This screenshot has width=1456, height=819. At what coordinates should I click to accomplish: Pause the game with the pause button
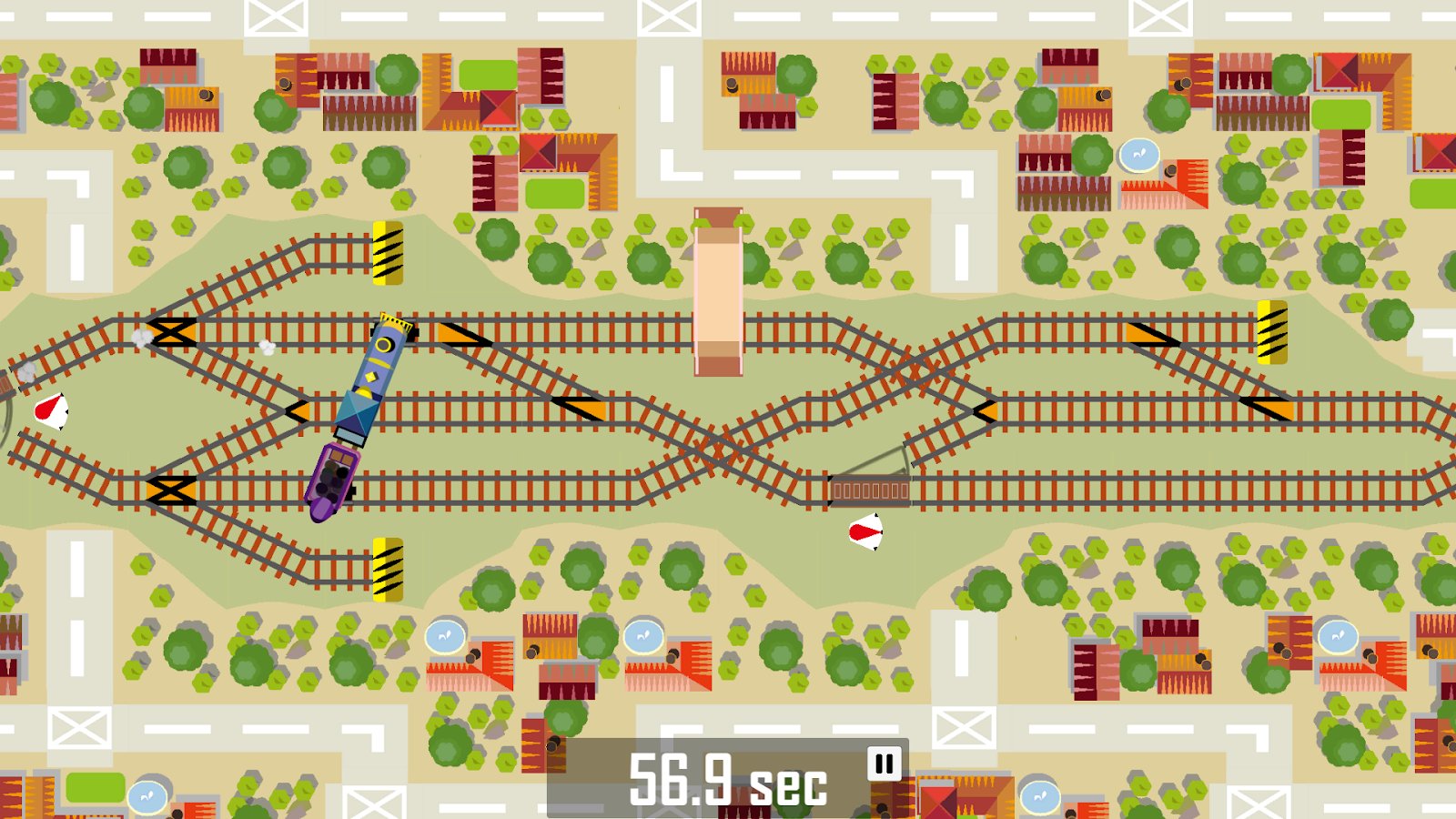(884, 763)
